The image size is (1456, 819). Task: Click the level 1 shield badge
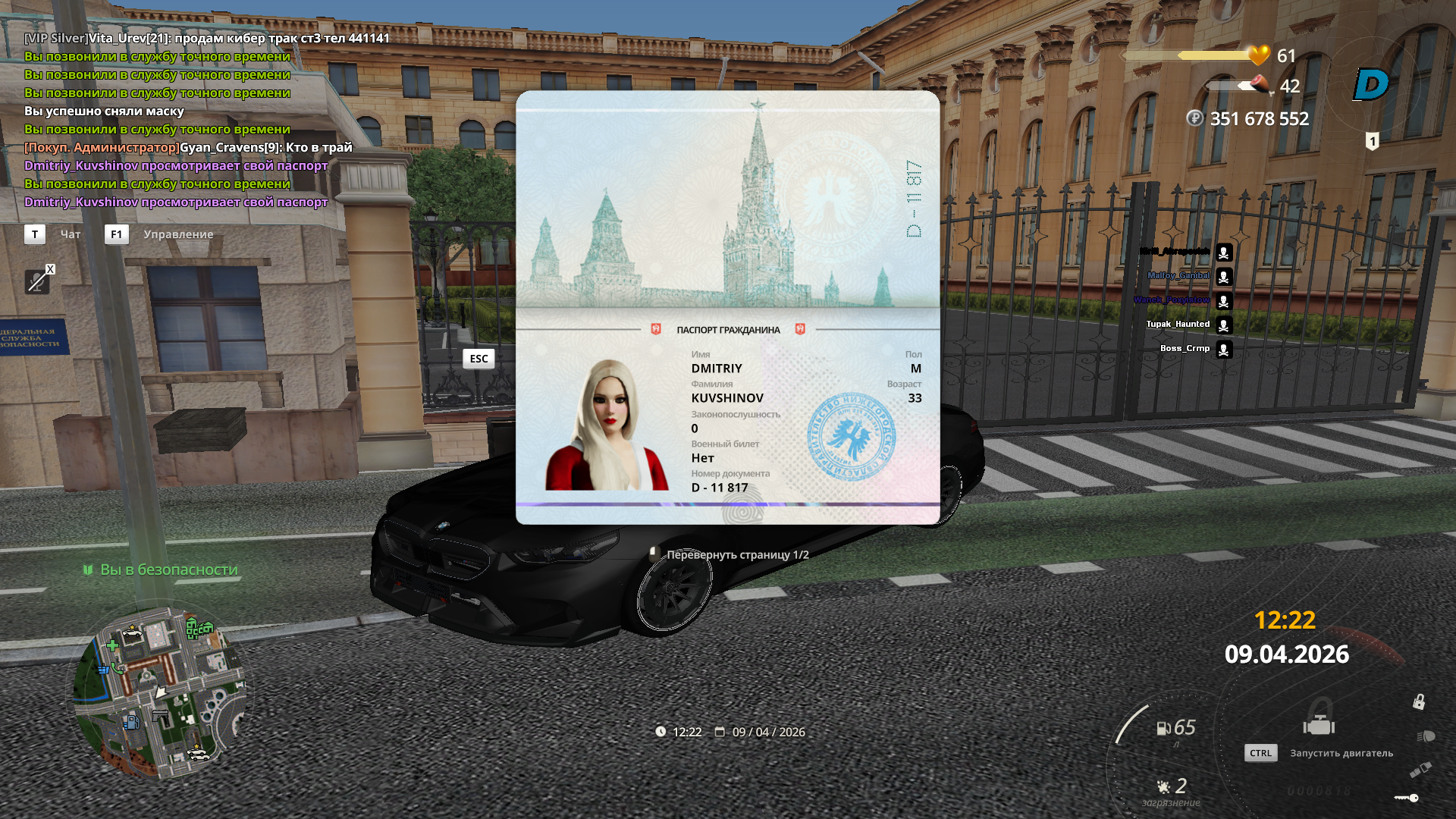coord(1372,141)
